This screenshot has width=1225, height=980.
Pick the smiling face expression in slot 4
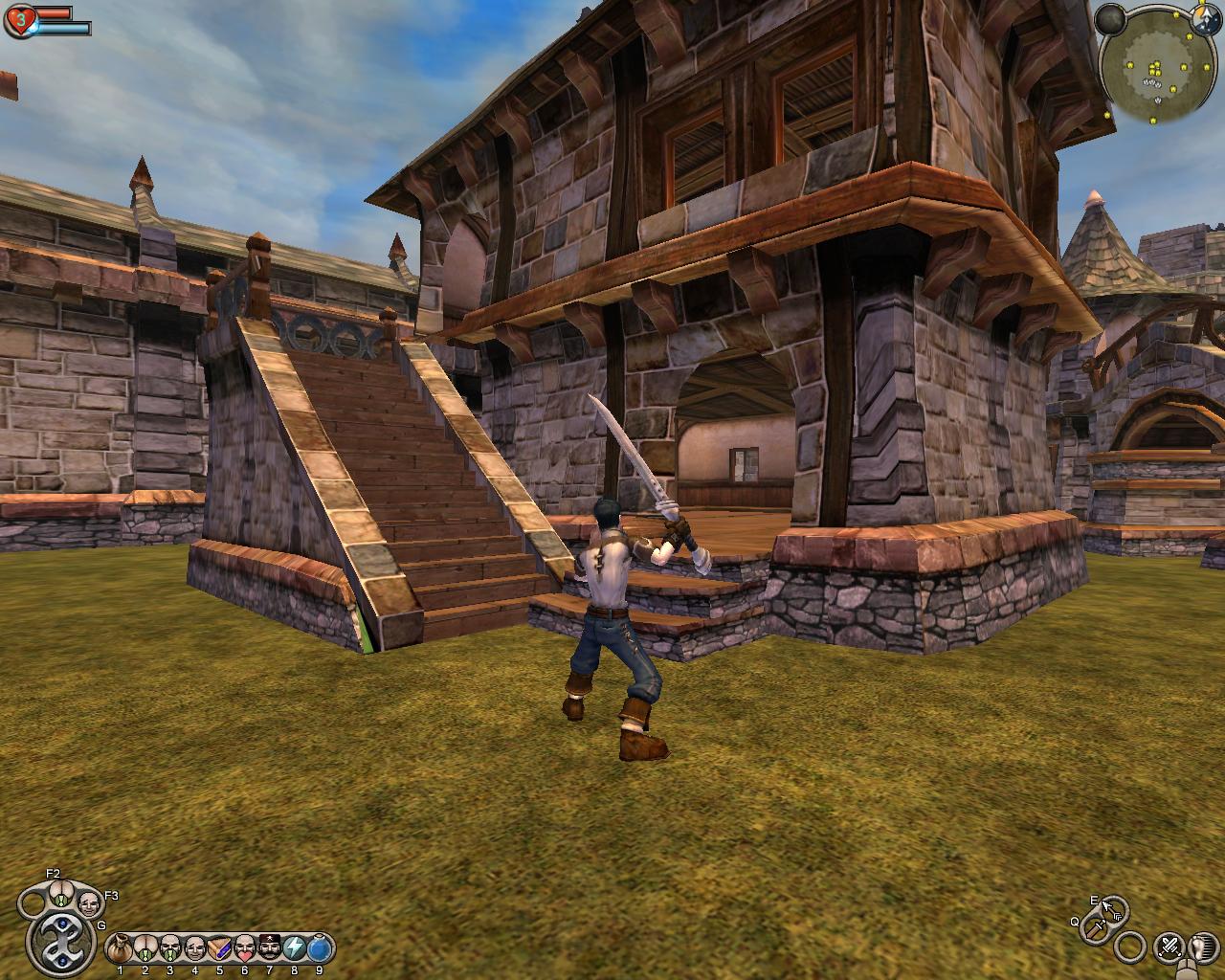(x=195, y=948)
